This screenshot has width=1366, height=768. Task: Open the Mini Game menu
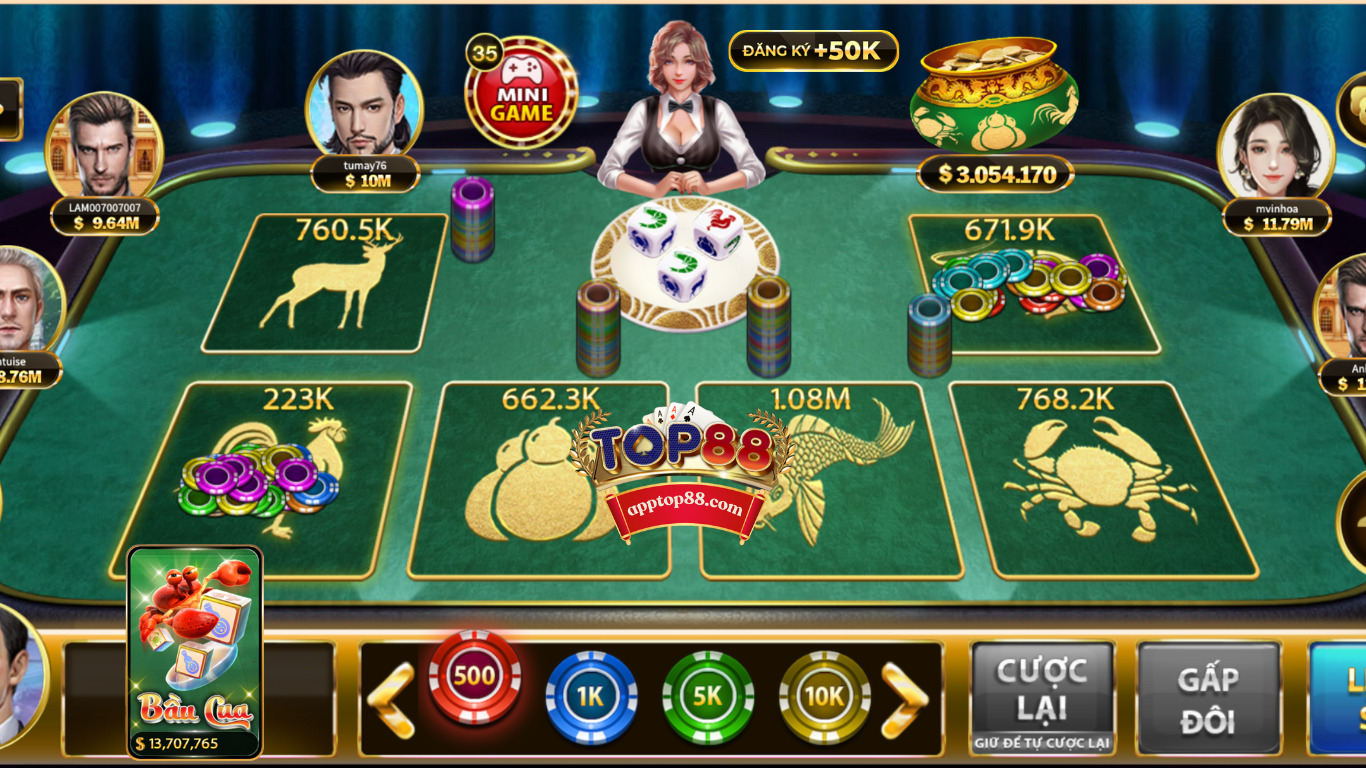click(521, 93)
